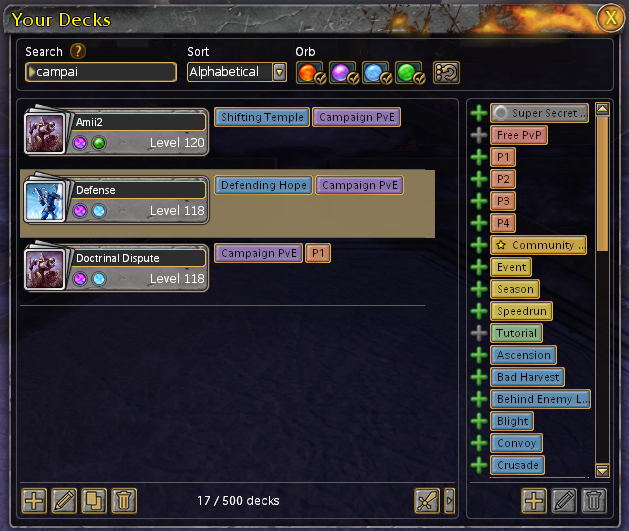Toggle the red fire orb filter
Image resolution: width=629 pixels, height=531 pixels.
[x=311, y=72]
